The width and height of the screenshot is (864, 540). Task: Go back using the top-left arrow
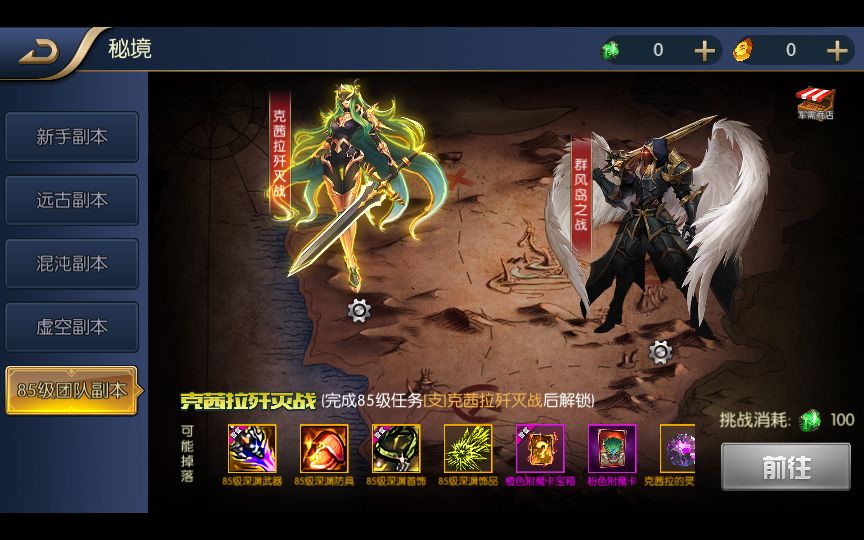[40, 51]
